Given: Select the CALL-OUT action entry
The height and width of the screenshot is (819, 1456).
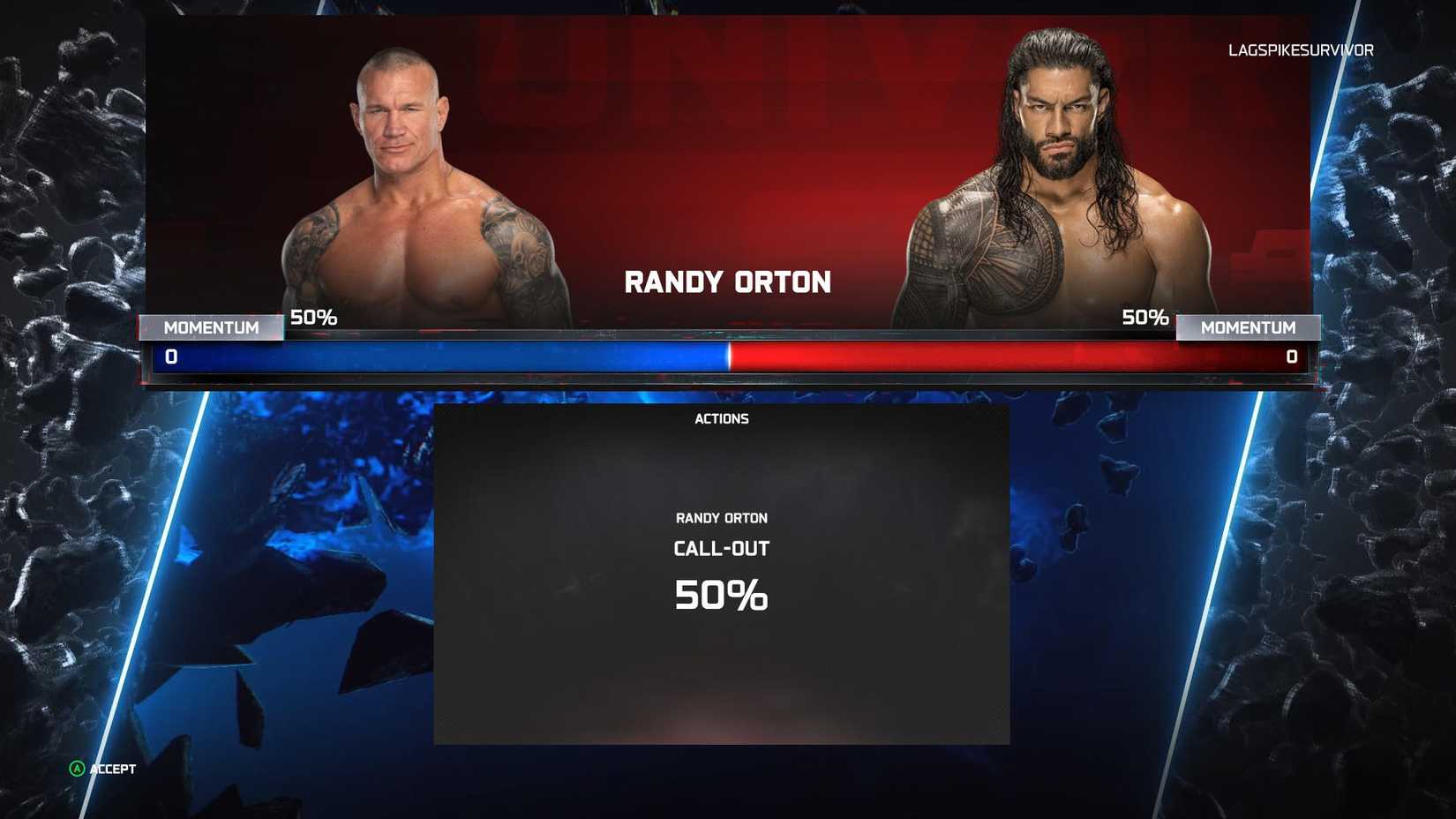Looking at the screenshot, I should tap(721, 547).
